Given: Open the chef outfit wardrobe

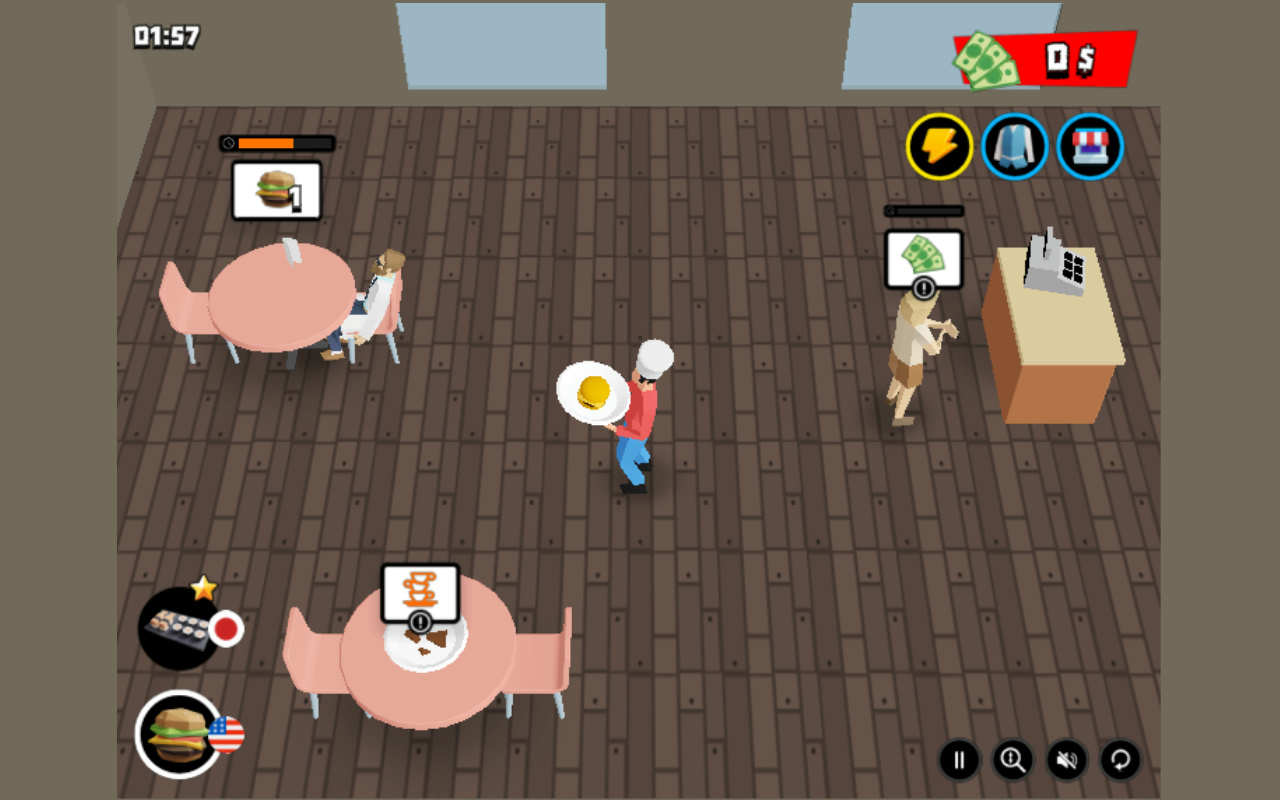Looking at the screenshot, I should tap(1014, 146).
